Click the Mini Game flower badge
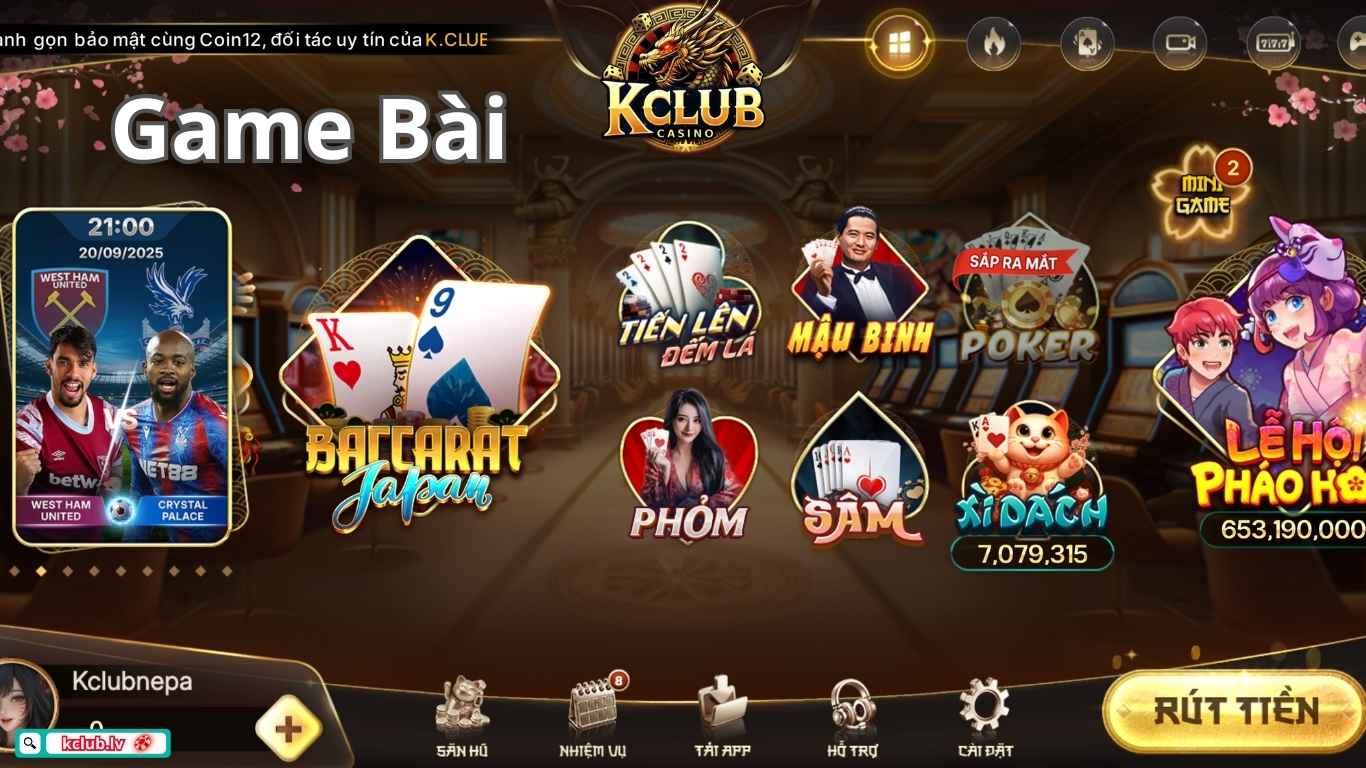This screenshot has width=1366, height=768. pyautogui.click(x=1200, y=188)
